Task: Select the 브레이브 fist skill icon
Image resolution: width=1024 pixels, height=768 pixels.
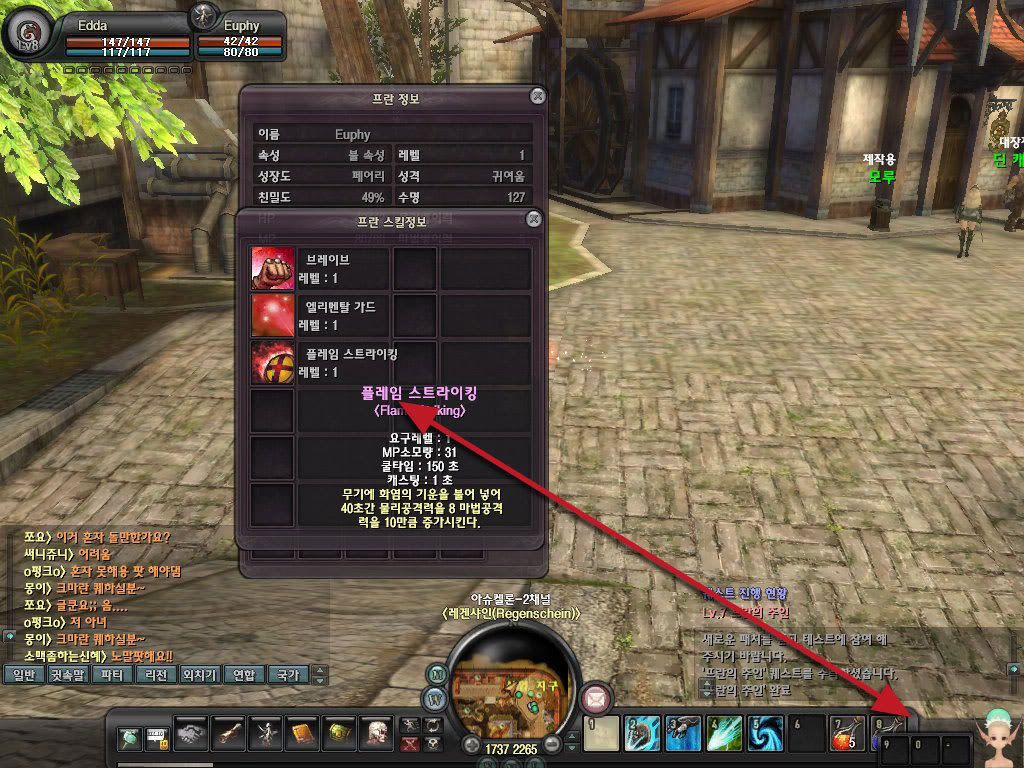Action: pyautogui.click(x=273, y=268)
